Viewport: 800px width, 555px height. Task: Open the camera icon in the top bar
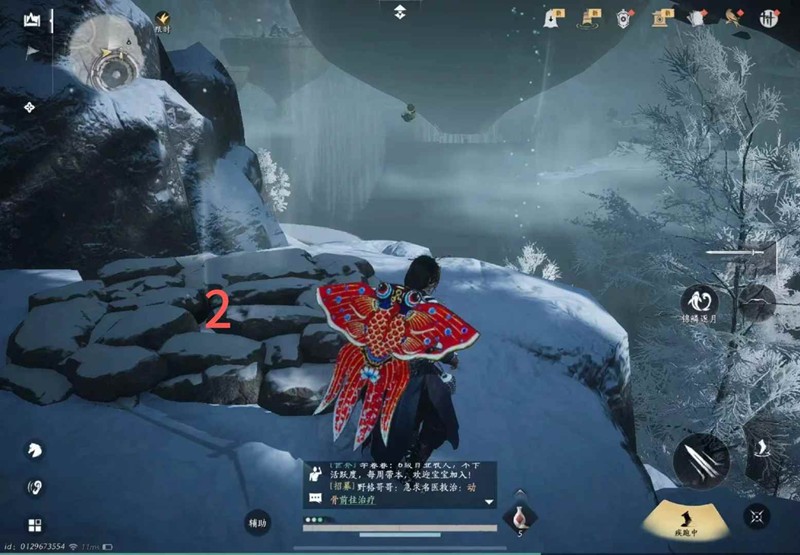pos(661,17)
